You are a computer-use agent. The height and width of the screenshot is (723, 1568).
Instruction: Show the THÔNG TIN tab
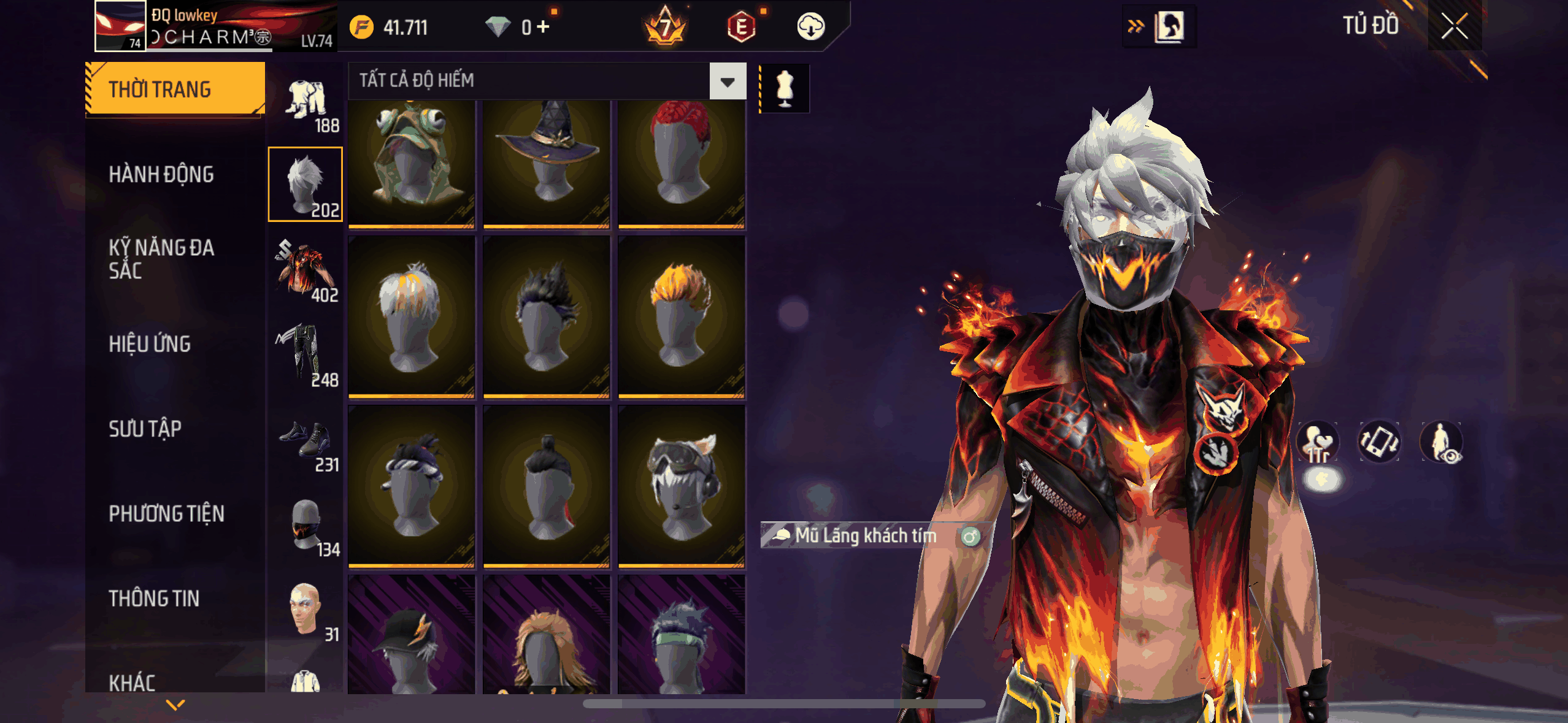[x=154, y=598]
